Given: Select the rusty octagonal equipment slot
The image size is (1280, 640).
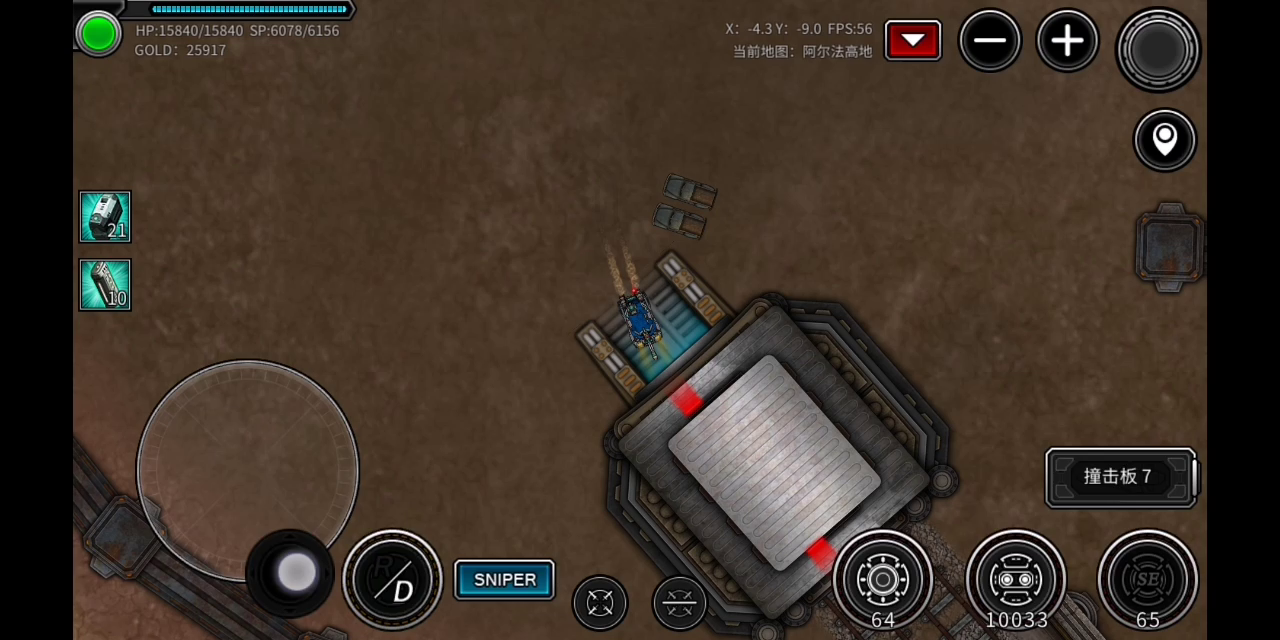Looking at the screenshot, I should coord(1169,247).
